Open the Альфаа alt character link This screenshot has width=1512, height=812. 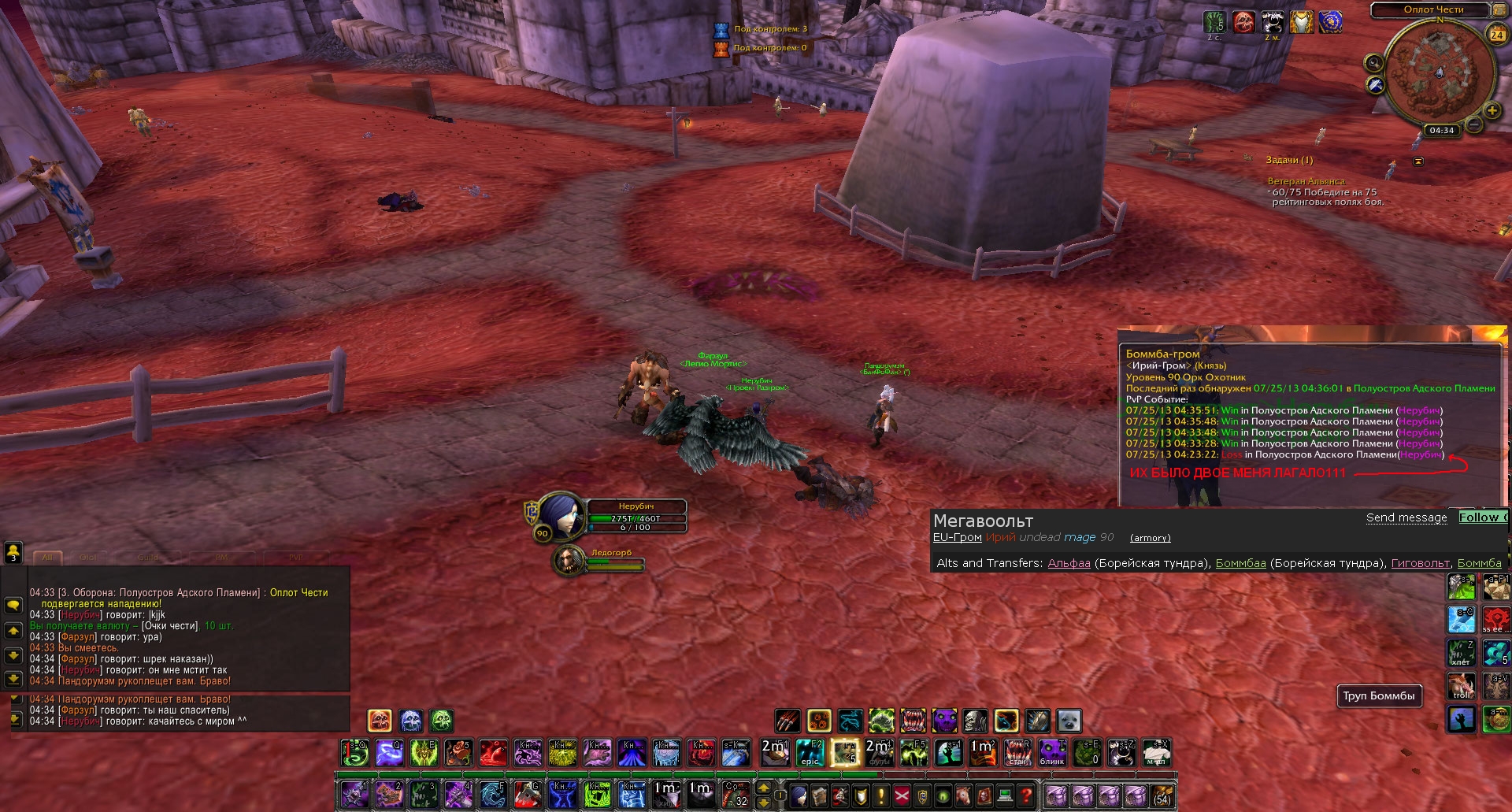[1069, 563]
